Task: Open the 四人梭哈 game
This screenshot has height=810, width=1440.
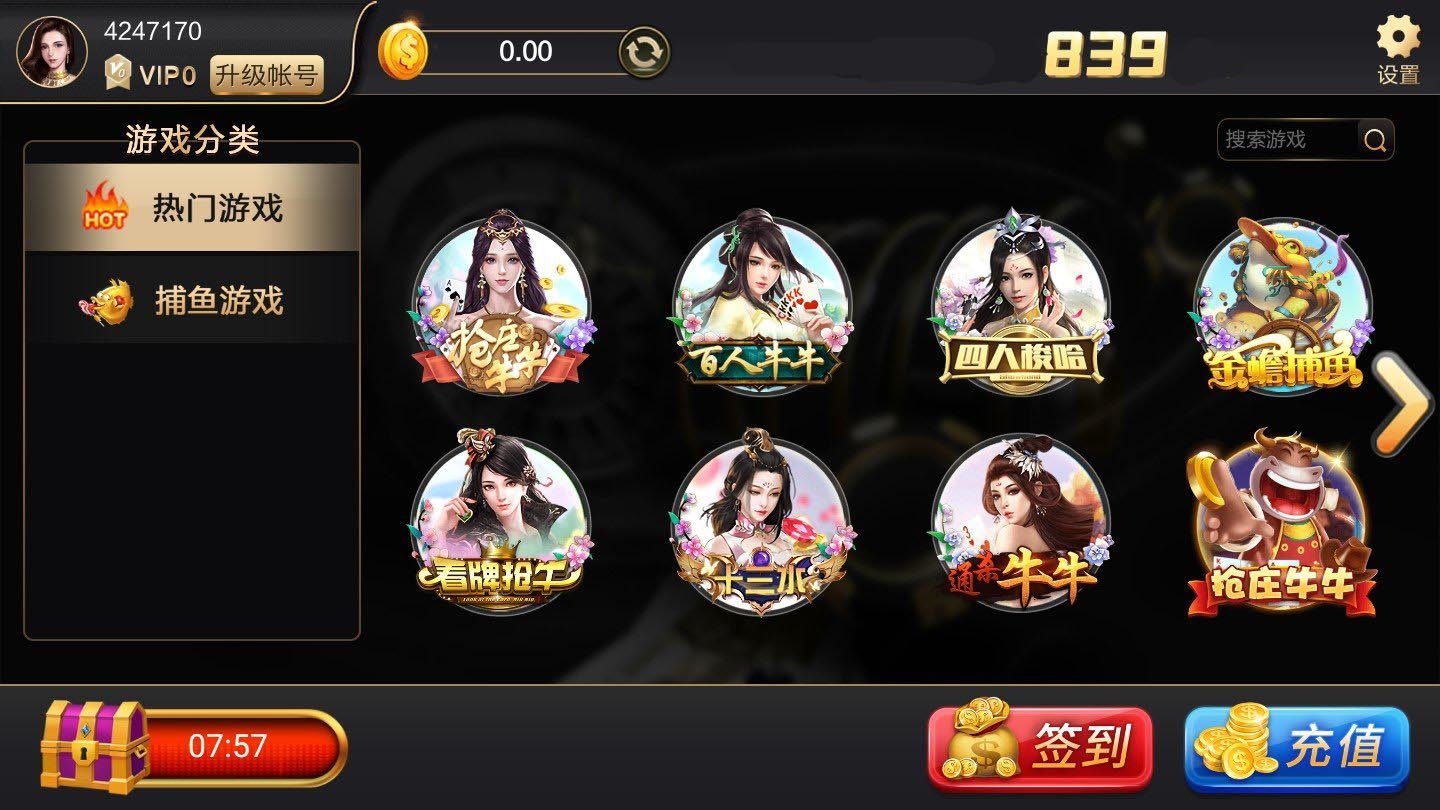Action: [1020, 305]
